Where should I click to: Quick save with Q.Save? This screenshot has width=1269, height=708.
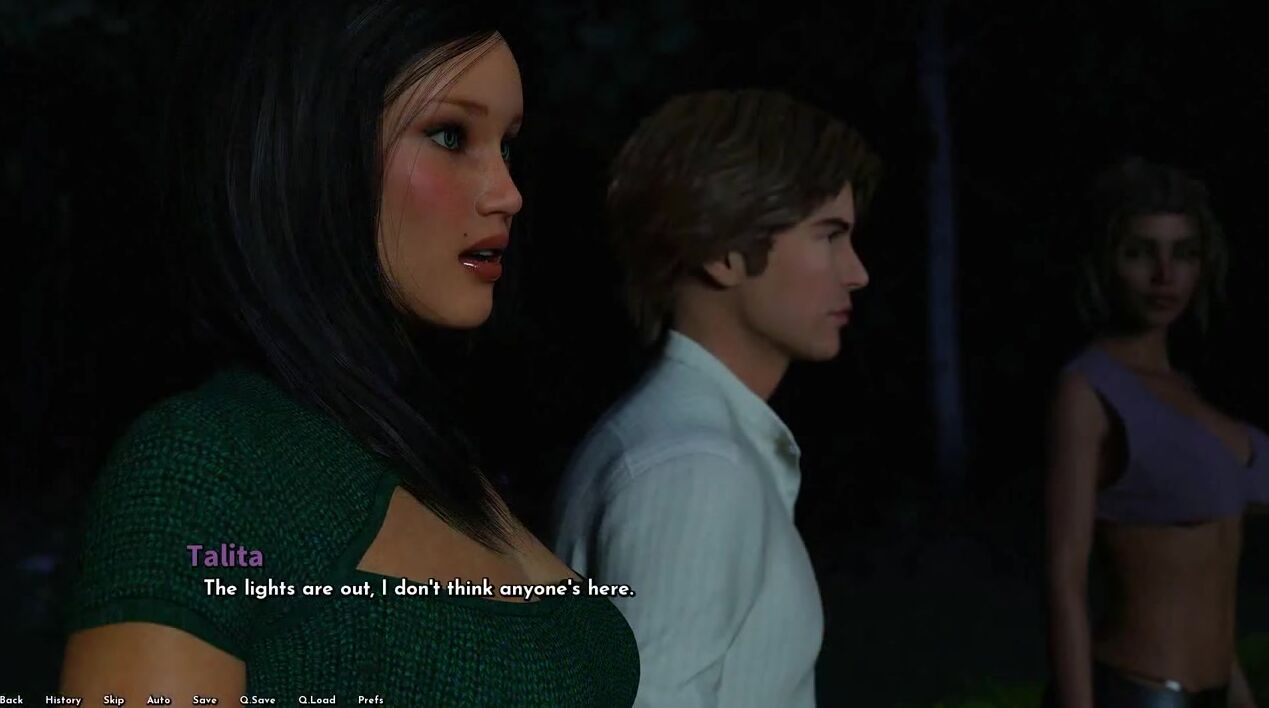pos(257,700)
